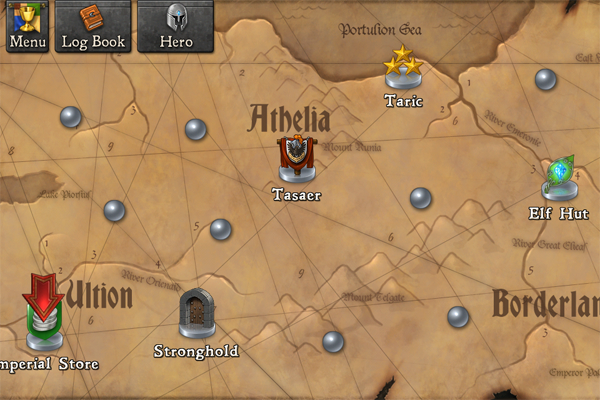The height and width of the screenshot is (400, 600).
Task: Open the Menu button
Action: 27,26
